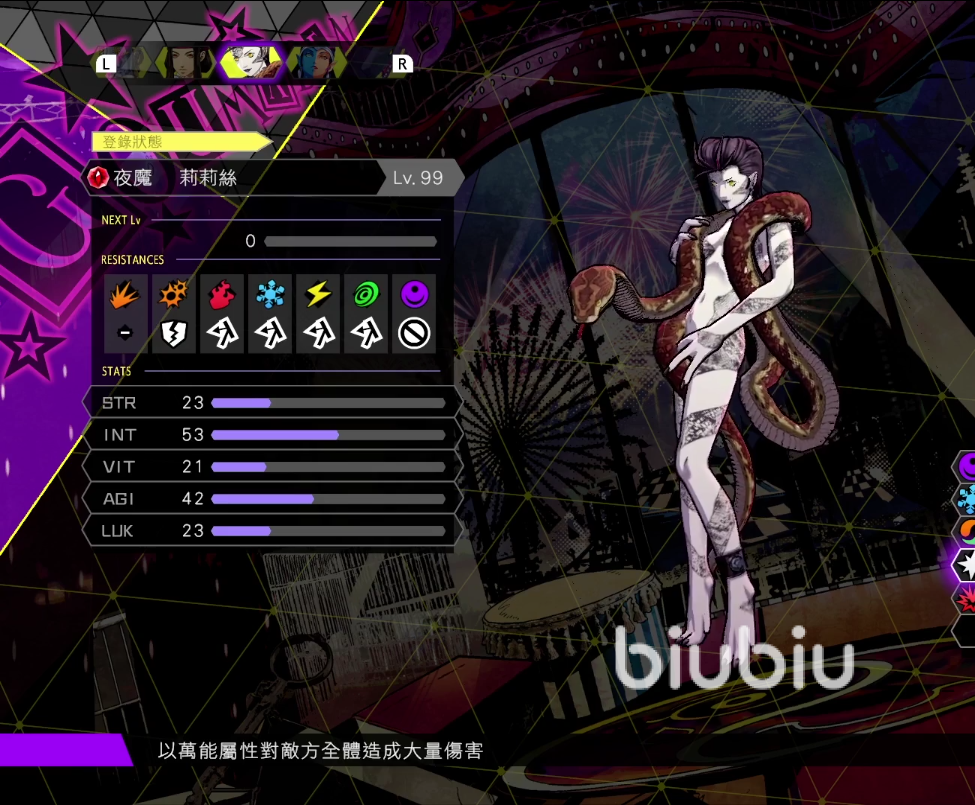Select the dark-haired demon portrait tab

[184, 62]
